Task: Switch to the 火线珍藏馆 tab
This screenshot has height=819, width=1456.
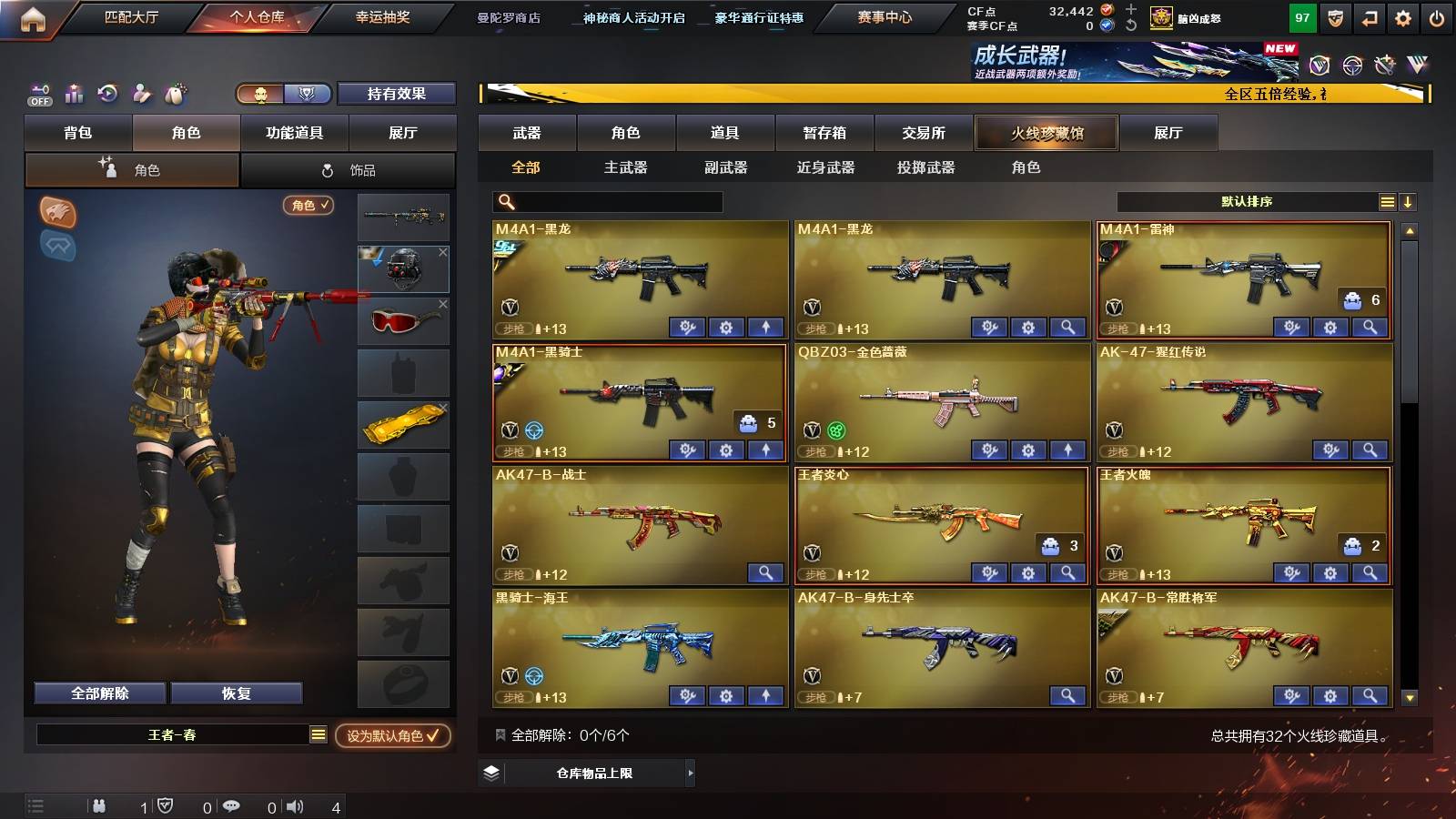Action: (1046, 133)
